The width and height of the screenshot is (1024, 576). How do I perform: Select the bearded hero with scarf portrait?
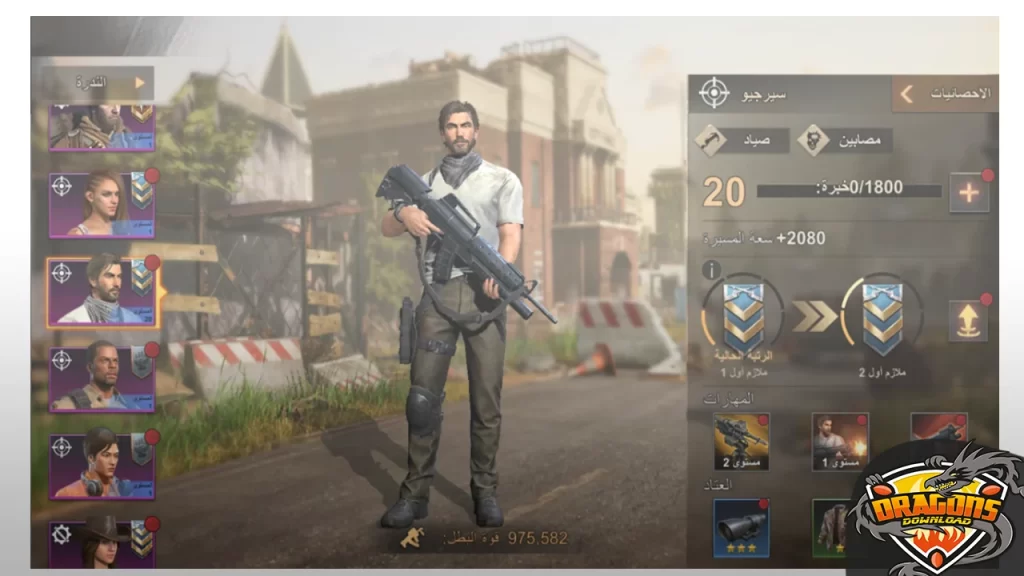(102, 290)
